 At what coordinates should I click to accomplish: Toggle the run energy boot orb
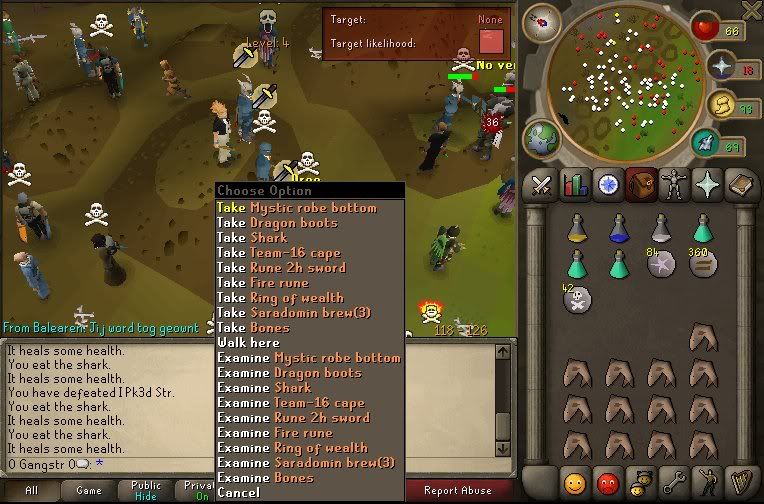tap(704, 142)
